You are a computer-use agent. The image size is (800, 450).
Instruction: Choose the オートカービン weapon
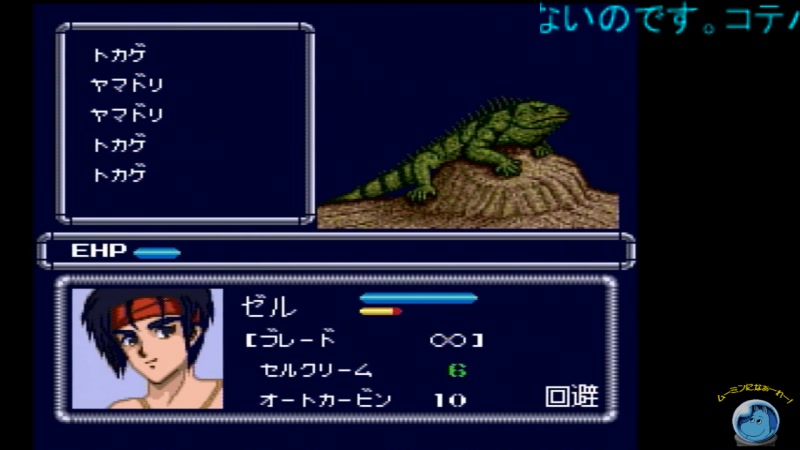325,400
